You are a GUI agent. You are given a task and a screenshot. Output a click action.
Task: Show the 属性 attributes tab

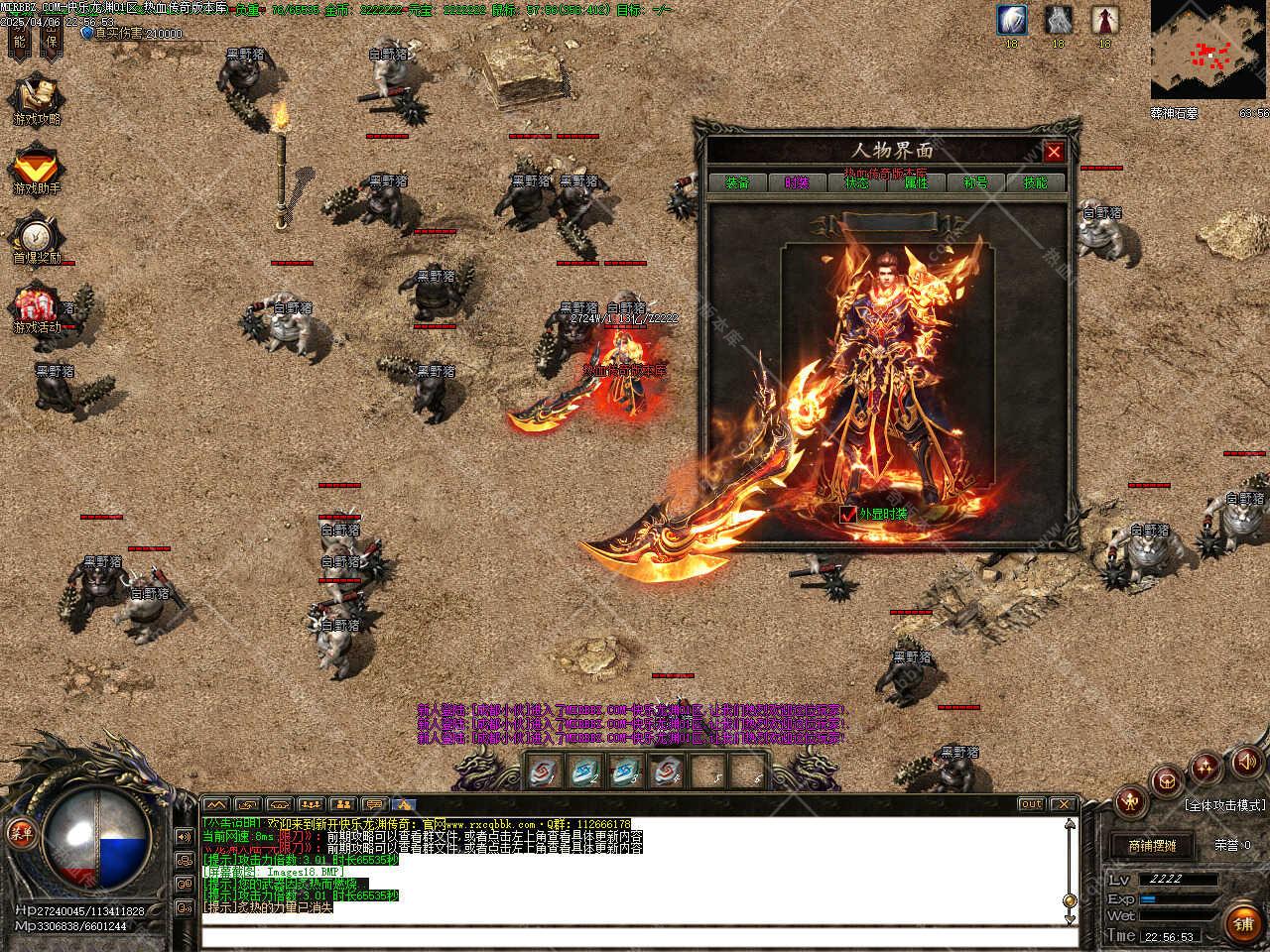click(916, 182)
